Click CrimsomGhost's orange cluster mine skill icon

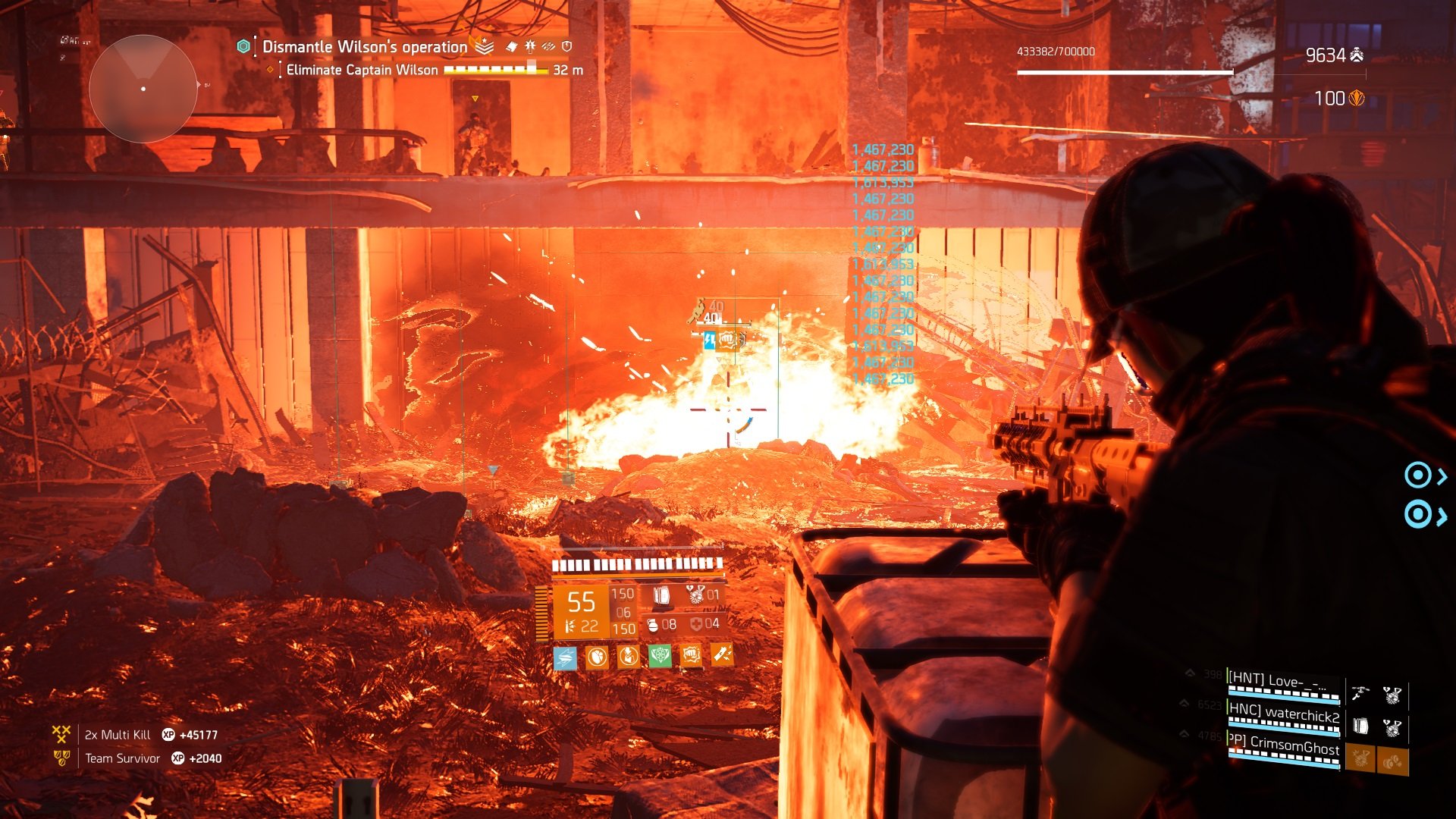pos(1392,761)
